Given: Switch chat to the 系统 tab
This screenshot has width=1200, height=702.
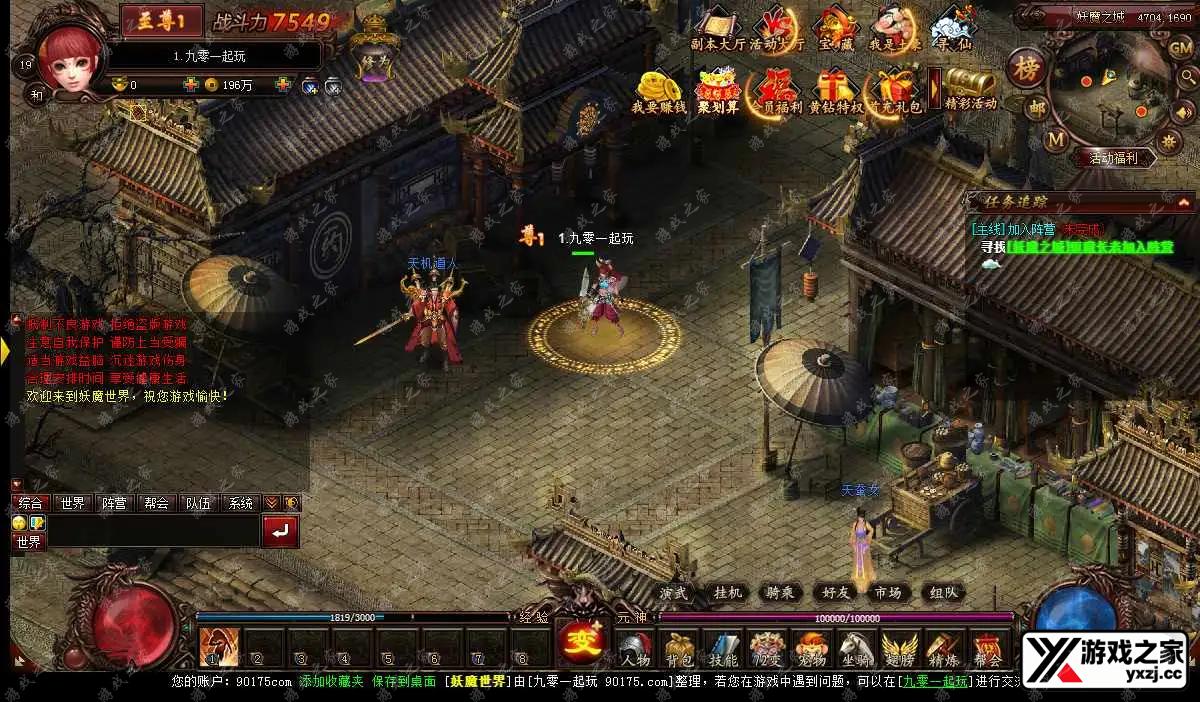Looking at the screenshot, I should click(x=241, y=503).
